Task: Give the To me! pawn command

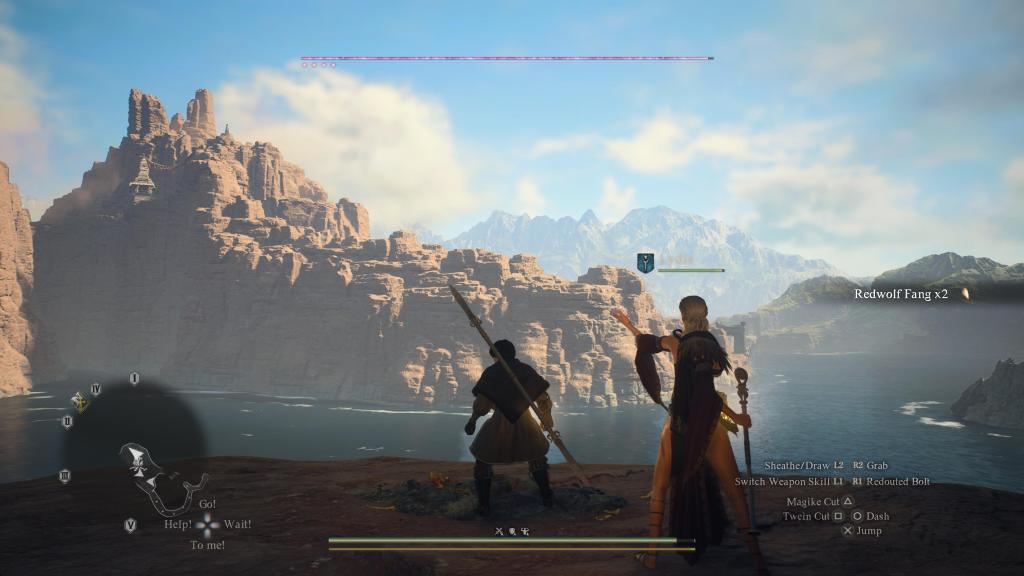Action: click(207, 545)
